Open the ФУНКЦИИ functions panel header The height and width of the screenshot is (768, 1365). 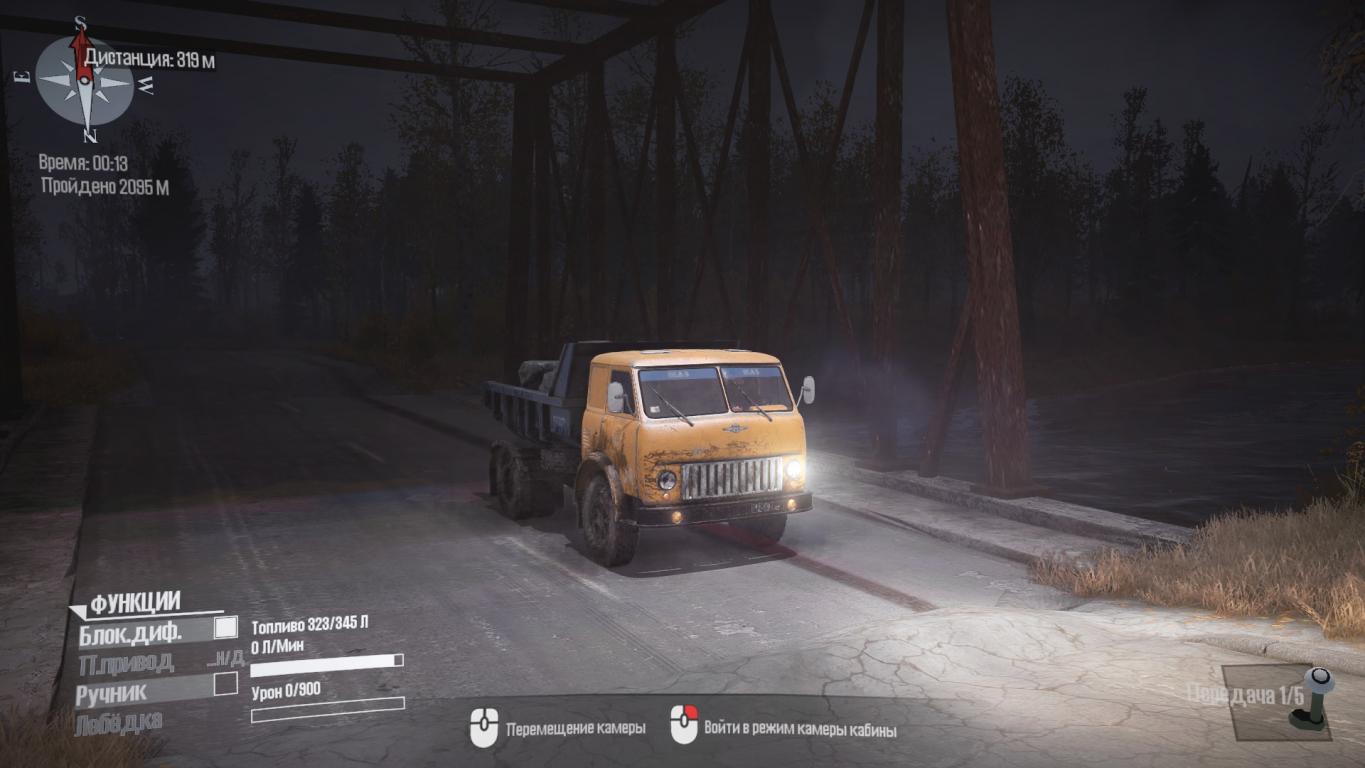(135, 603)
